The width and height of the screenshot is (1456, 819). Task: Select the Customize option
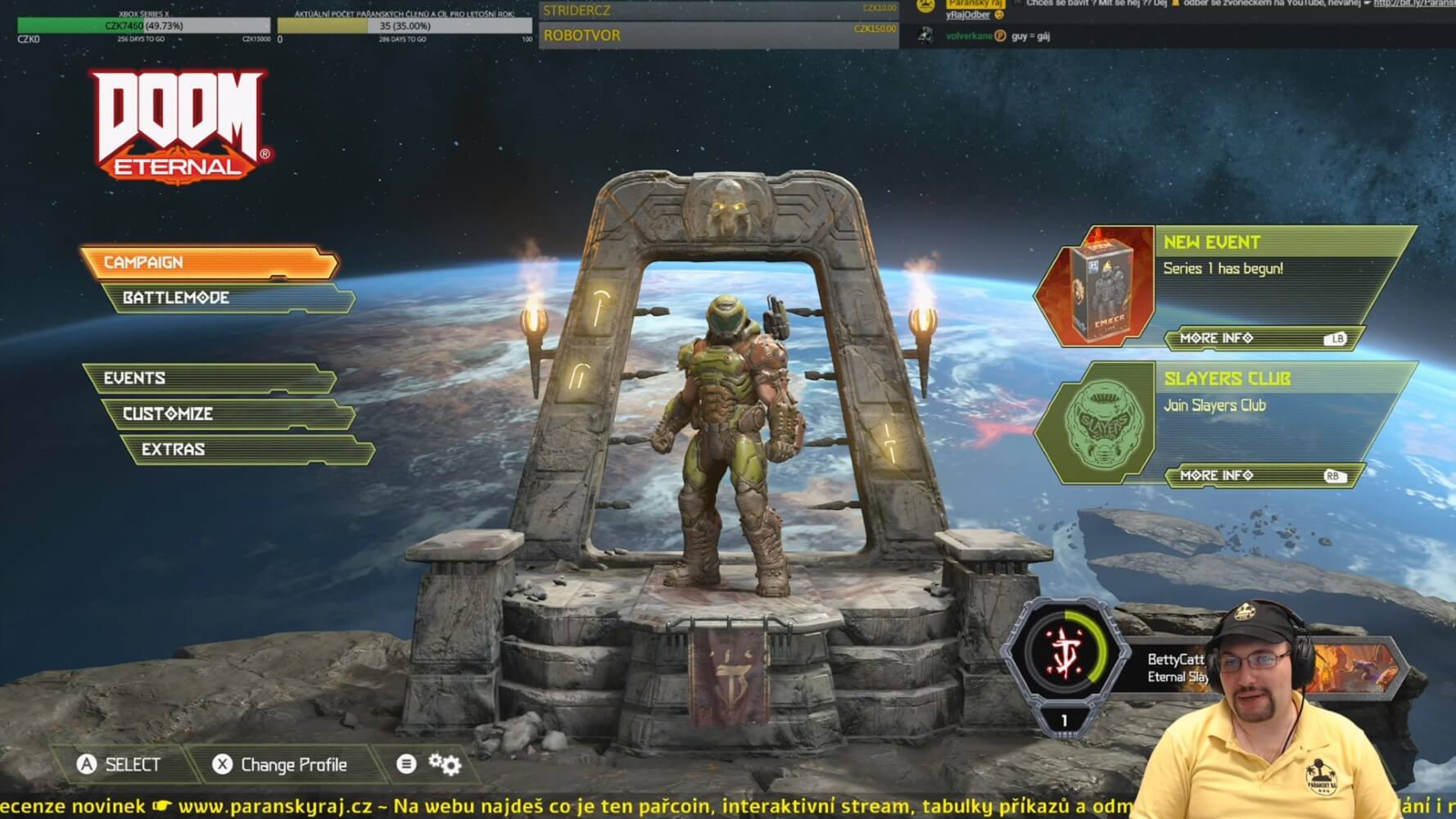(x=228, y=414)
